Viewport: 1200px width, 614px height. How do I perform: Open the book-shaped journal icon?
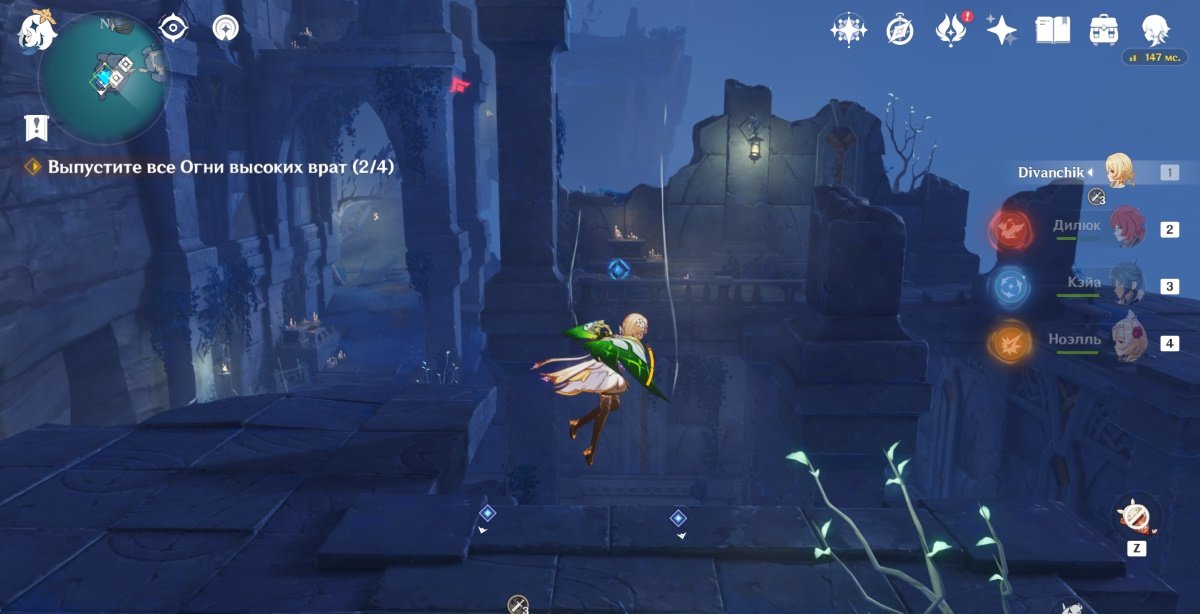pos(1052,30)
